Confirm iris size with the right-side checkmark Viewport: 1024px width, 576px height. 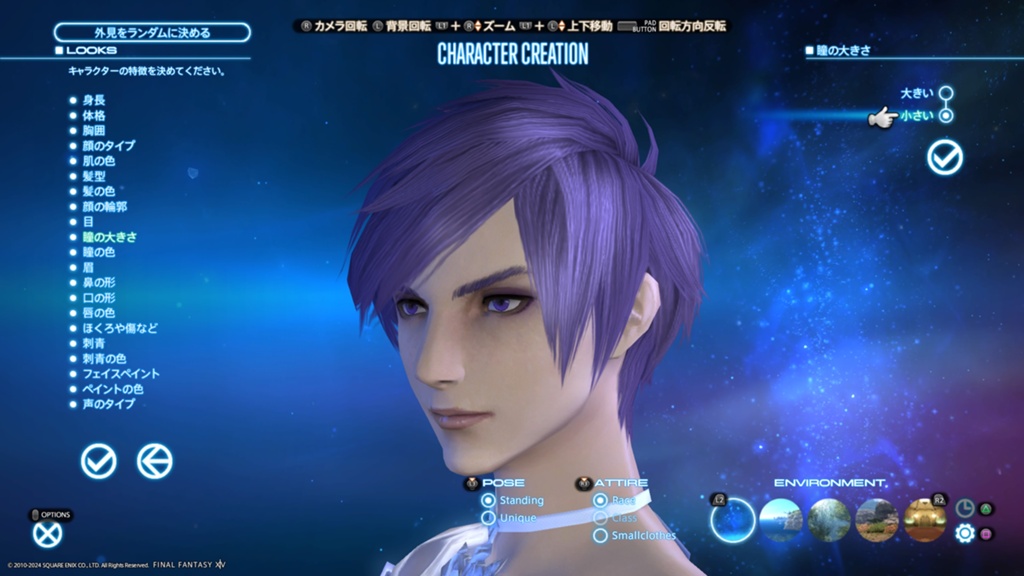pos(944,157)
